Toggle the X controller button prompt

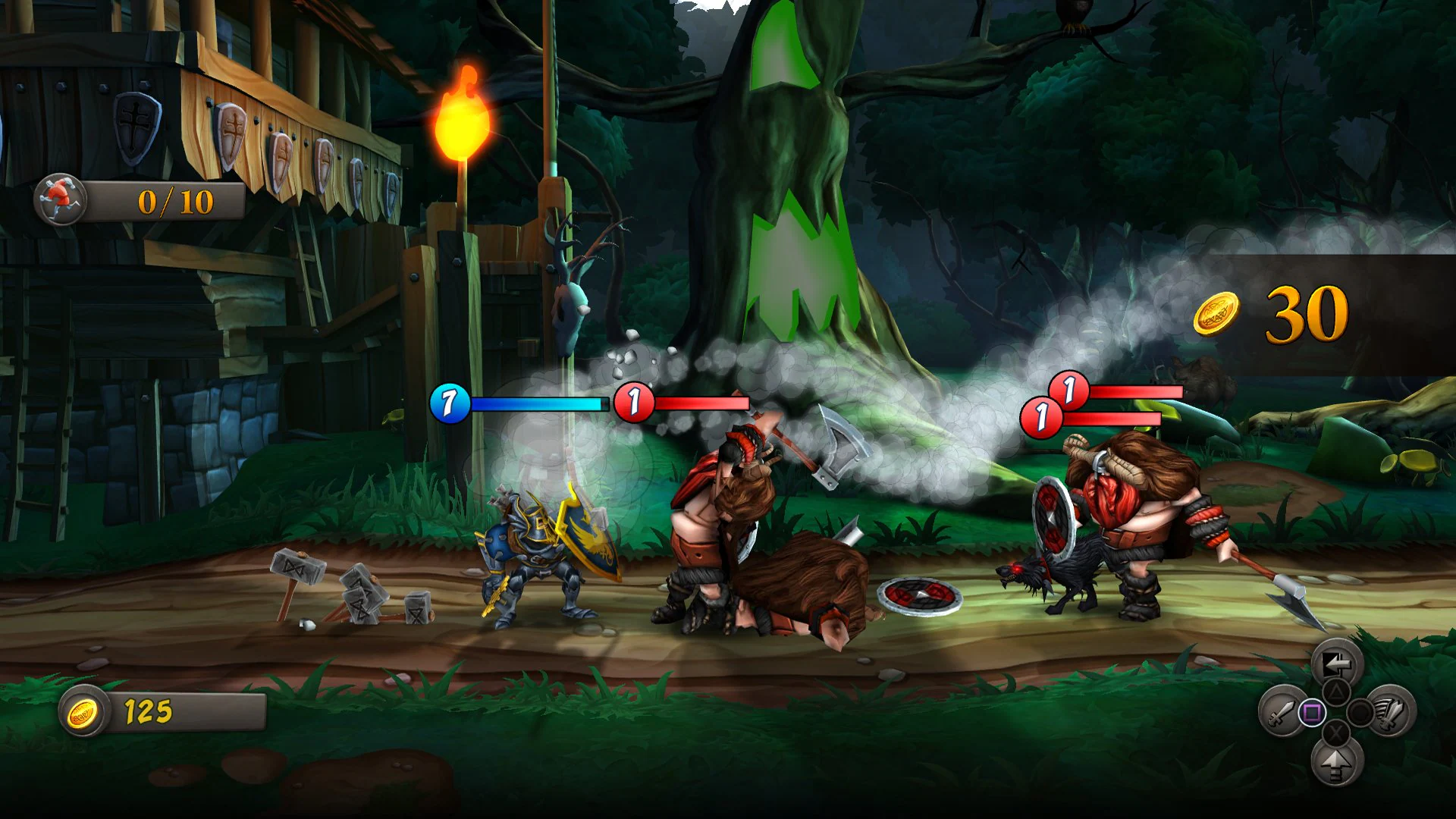pyautogui.click(x=1335, y=732)
